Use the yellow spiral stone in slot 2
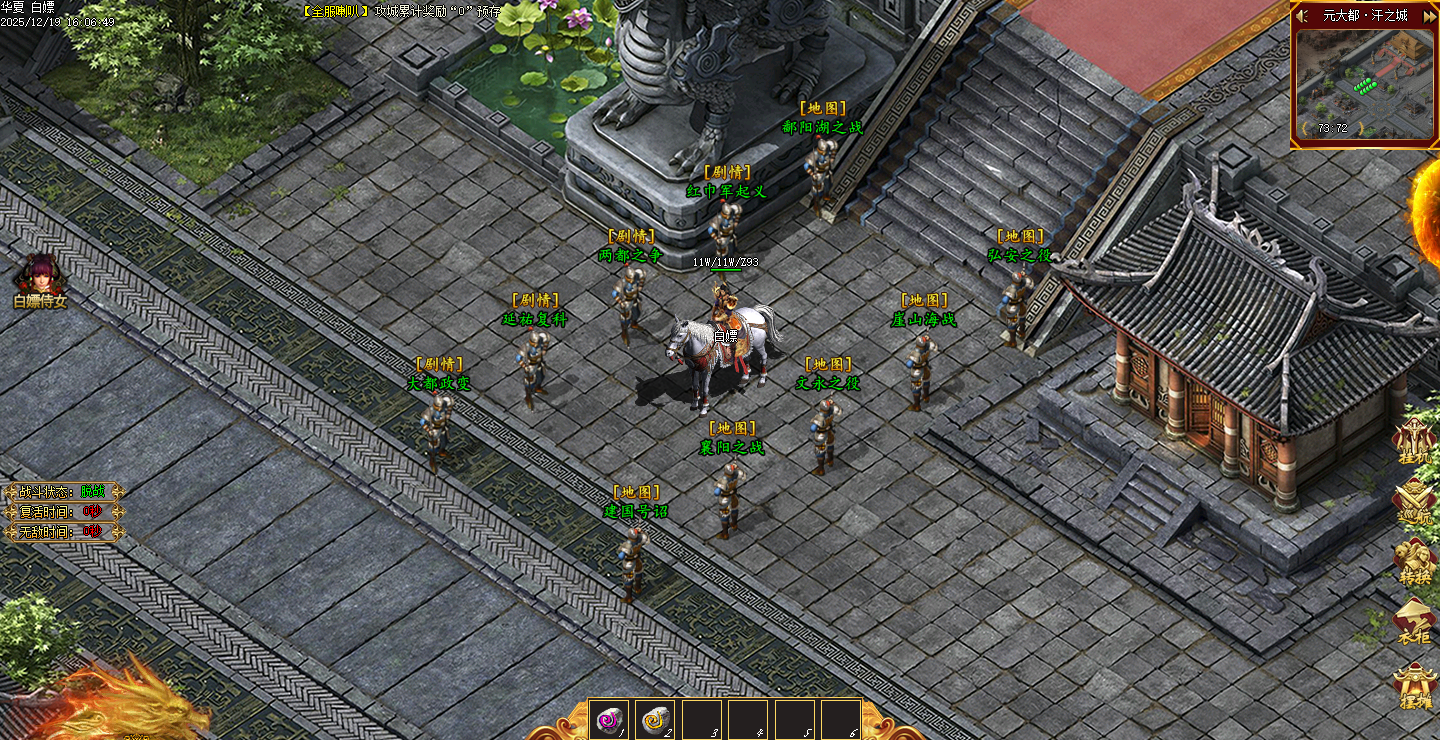This screenshot has width=1440, height=740. pyautogui.click(x=655, y=718)
